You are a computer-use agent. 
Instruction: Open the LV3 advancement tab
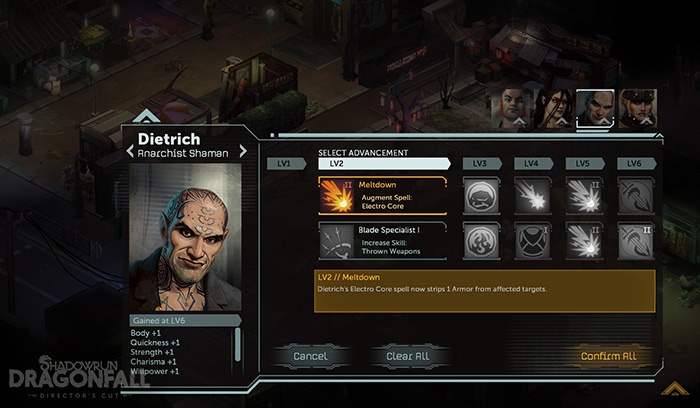pos(481,163)
